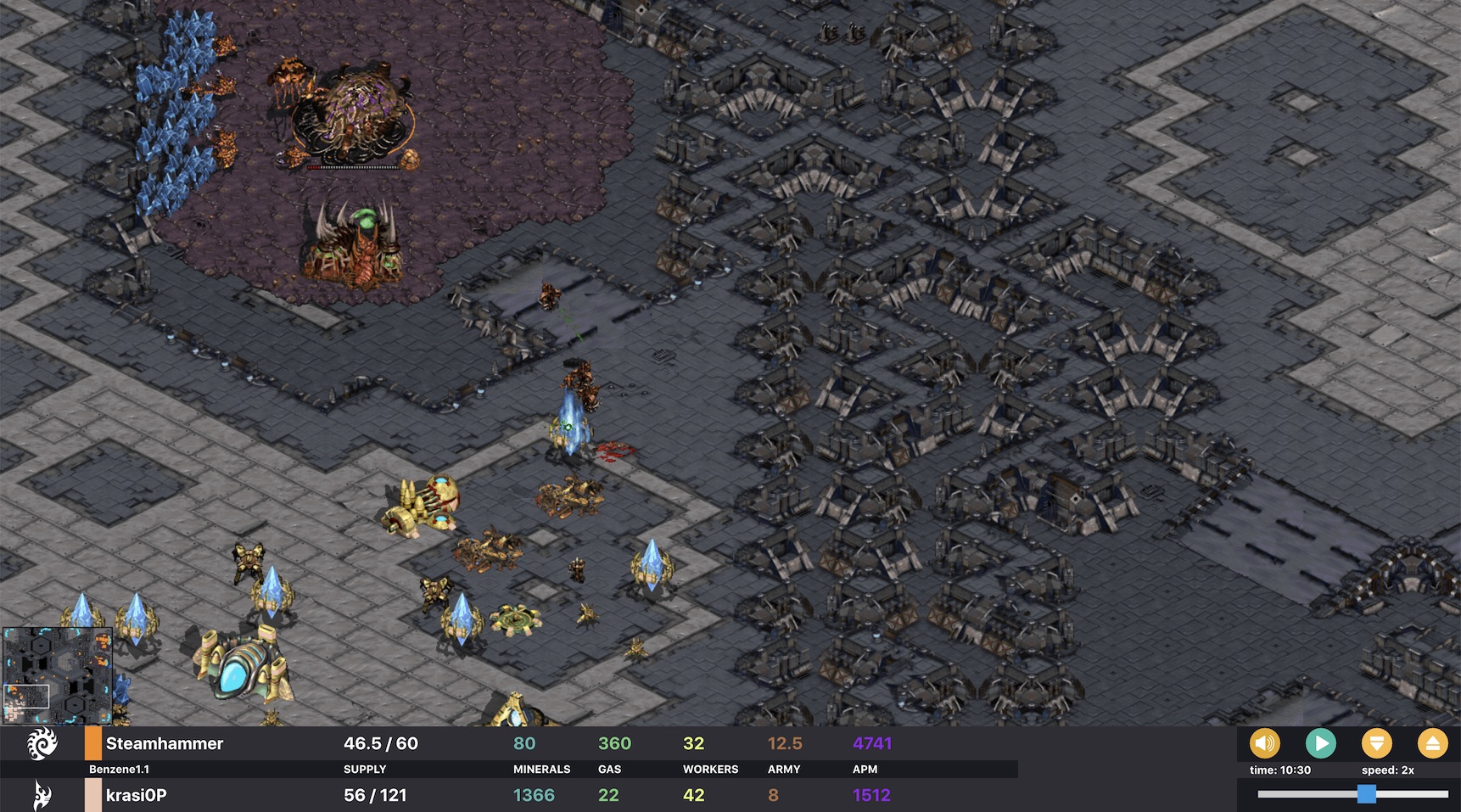The image size is (1461, 812).
Task: Click the blue speed slider handle
Action: point(1366,795)
